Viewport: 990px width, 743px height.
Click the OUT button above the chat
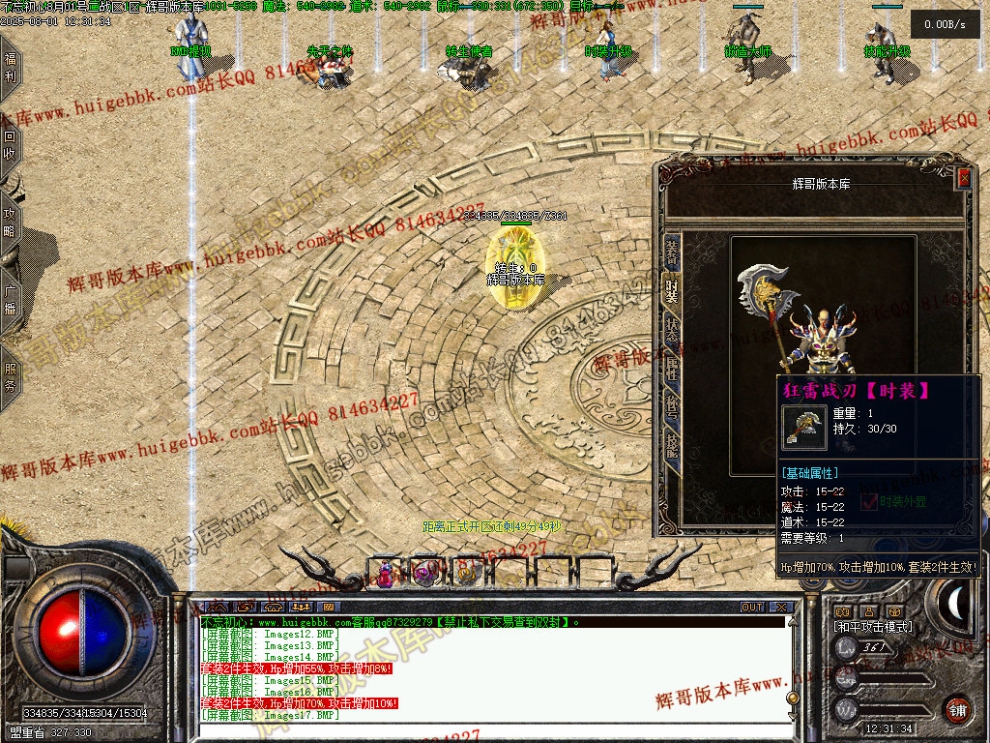pos(752,607)
